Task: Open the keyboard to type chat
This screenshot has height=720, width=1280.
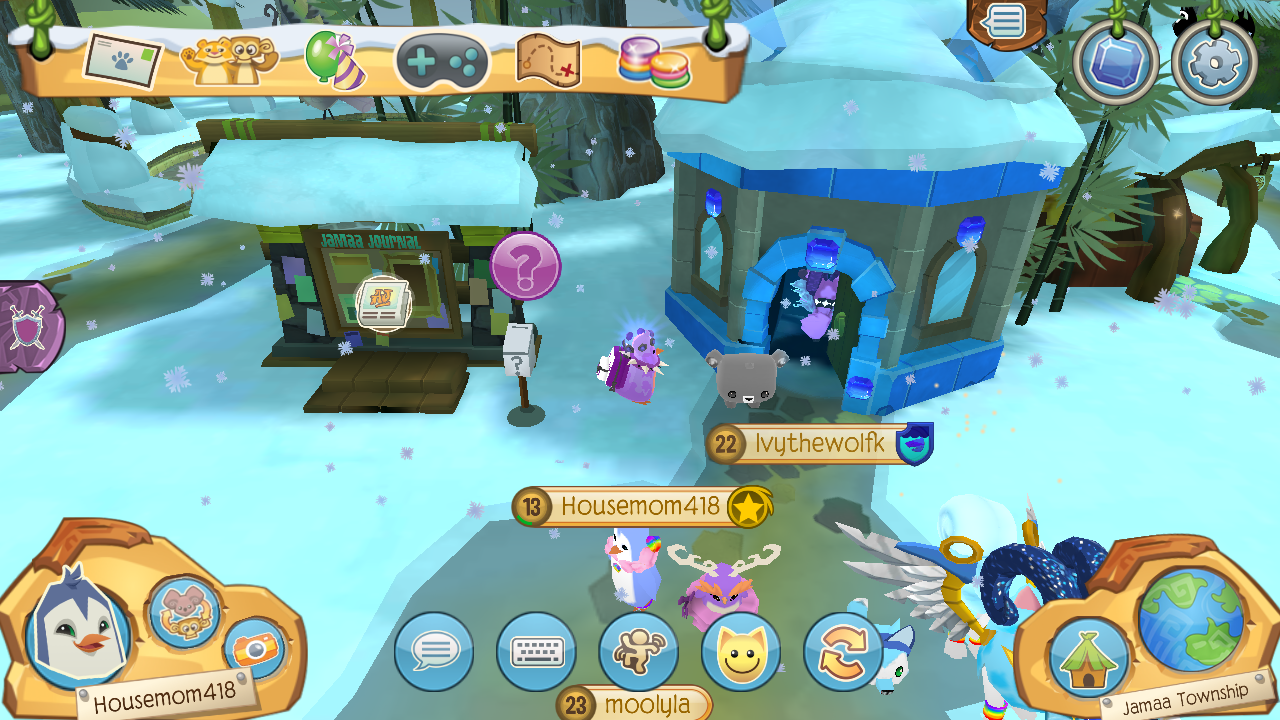Action: 536,651
